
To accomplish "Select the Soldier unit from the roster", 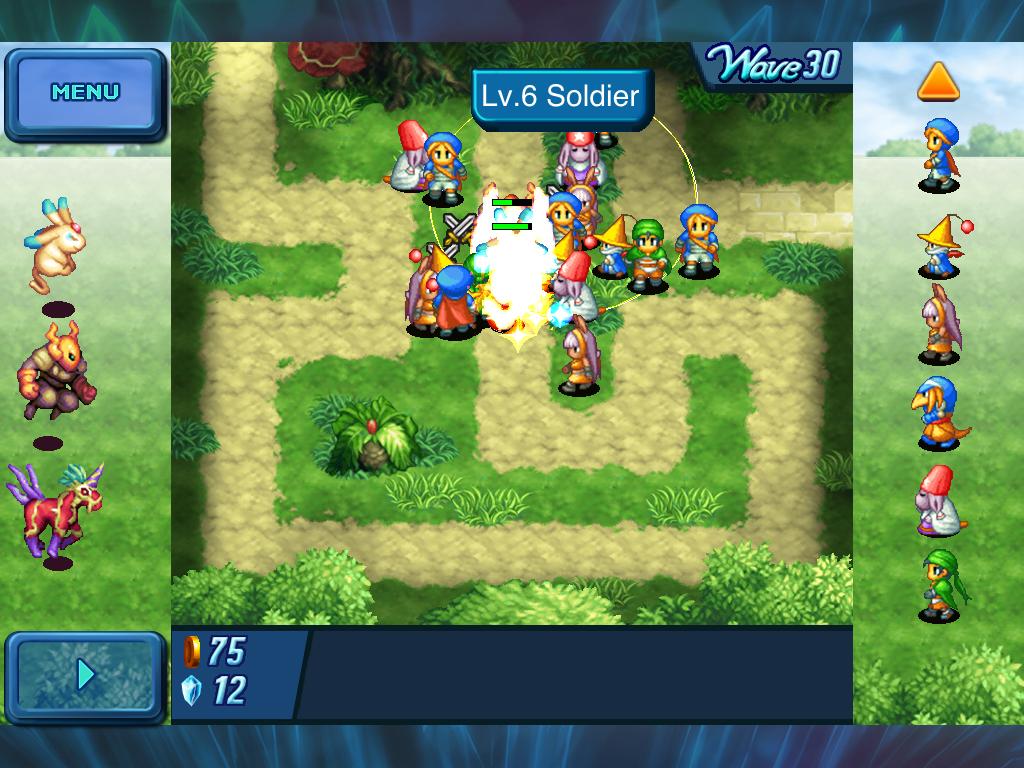I will [x=939, y=155].
